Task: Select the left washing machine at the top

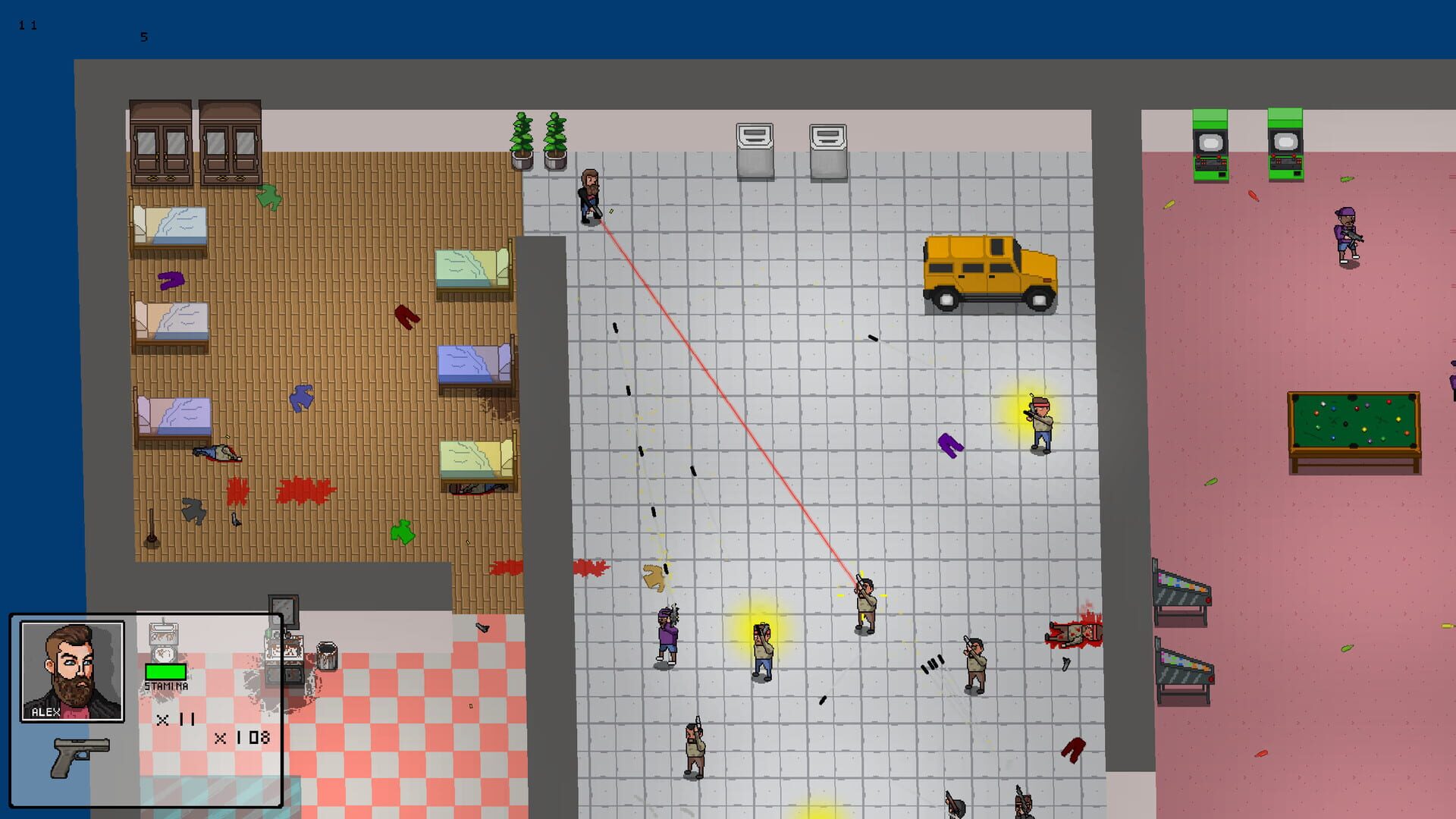Action: pyautogui.click(x=753, y=146)
